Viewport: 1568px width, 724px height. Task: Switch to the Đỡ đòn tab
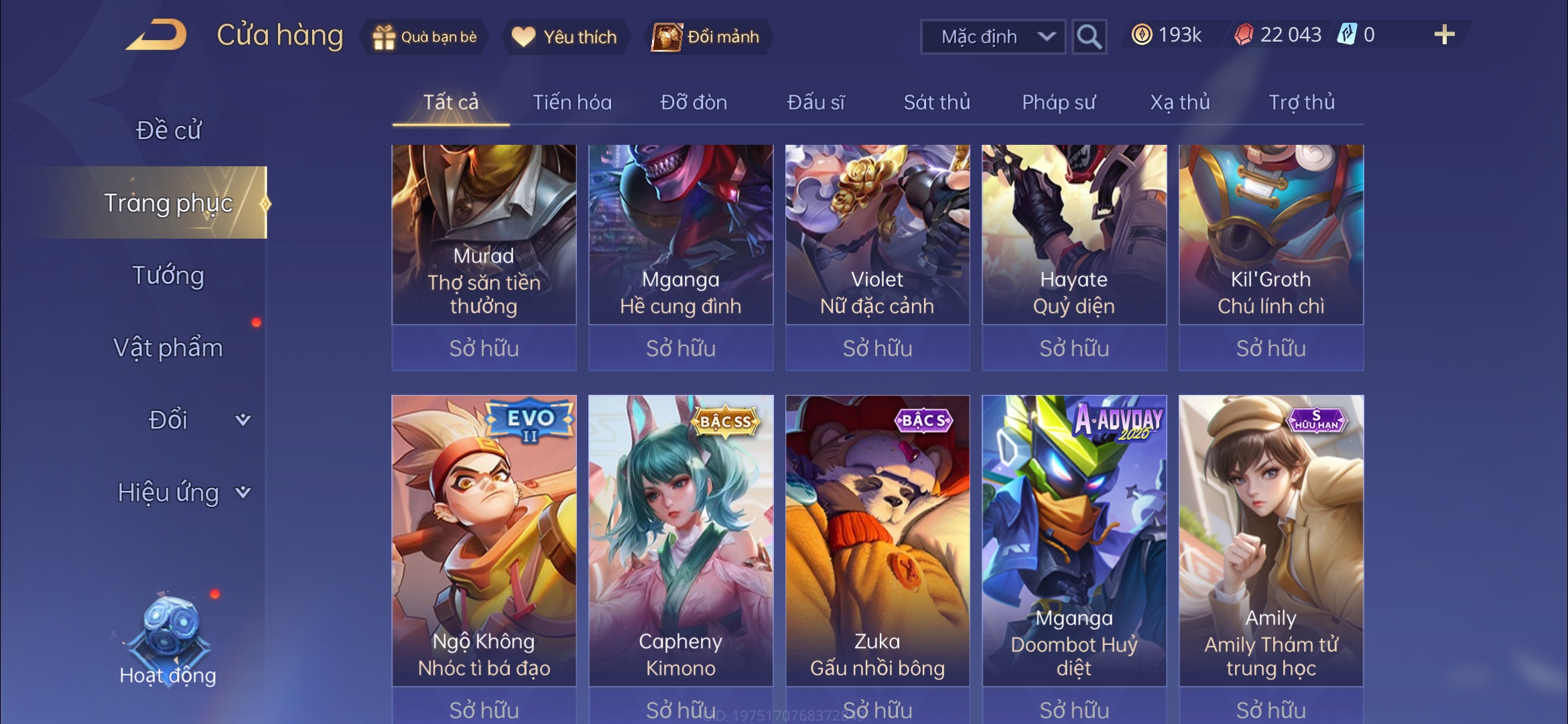tap(694, 103)
